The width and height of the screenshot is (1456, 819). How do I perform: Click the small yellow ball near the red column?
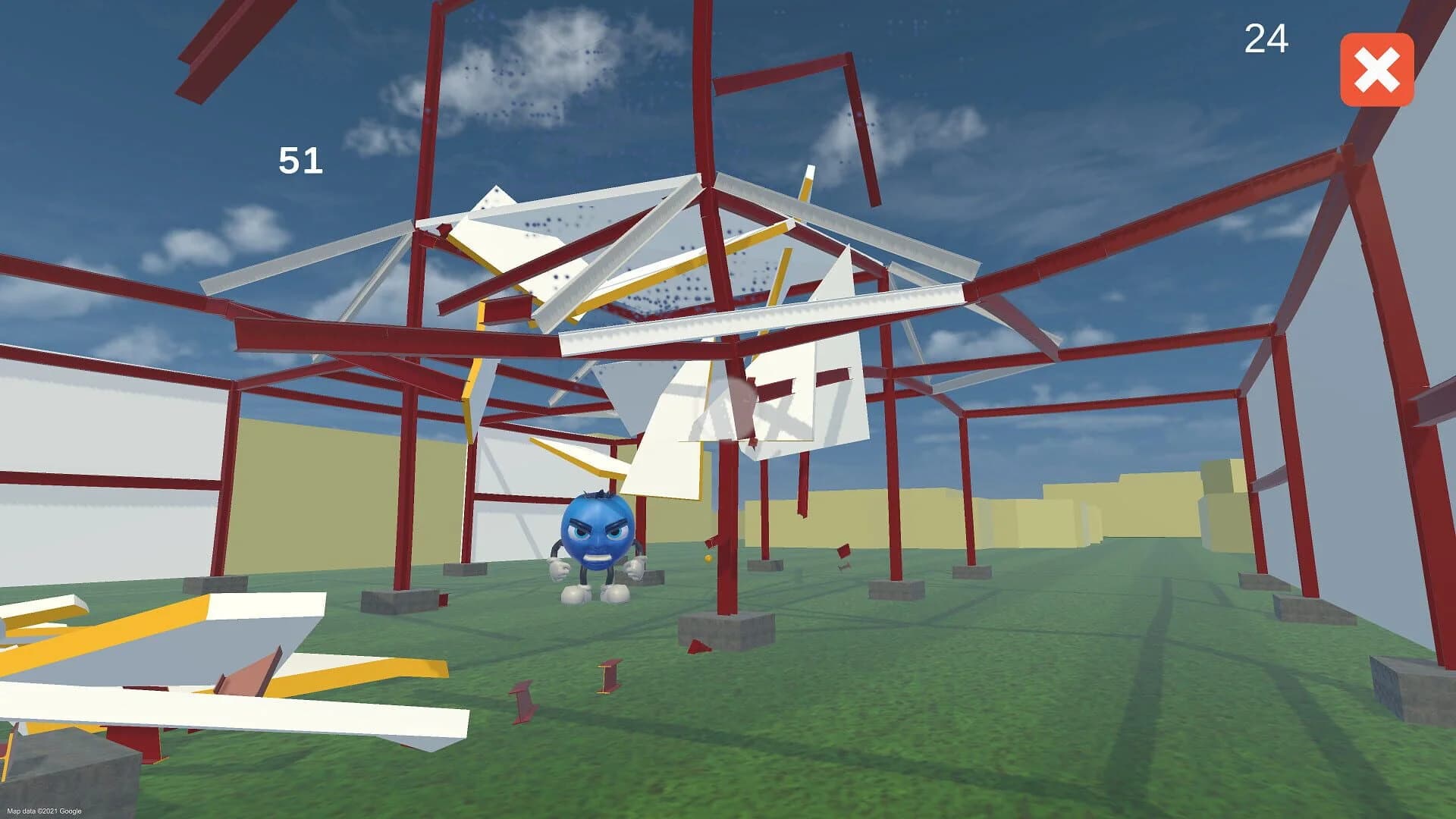coord(708,559)
